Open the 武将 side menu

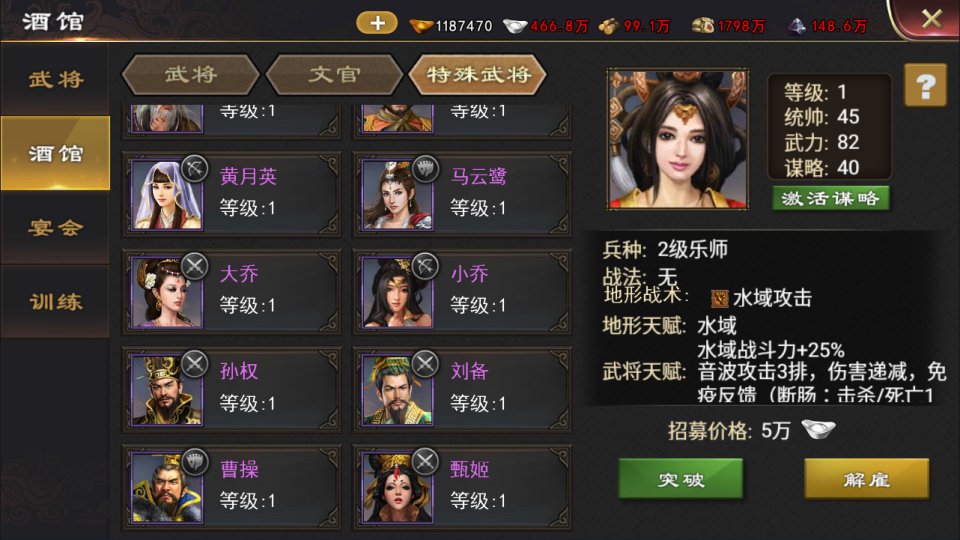coord(55,79)
